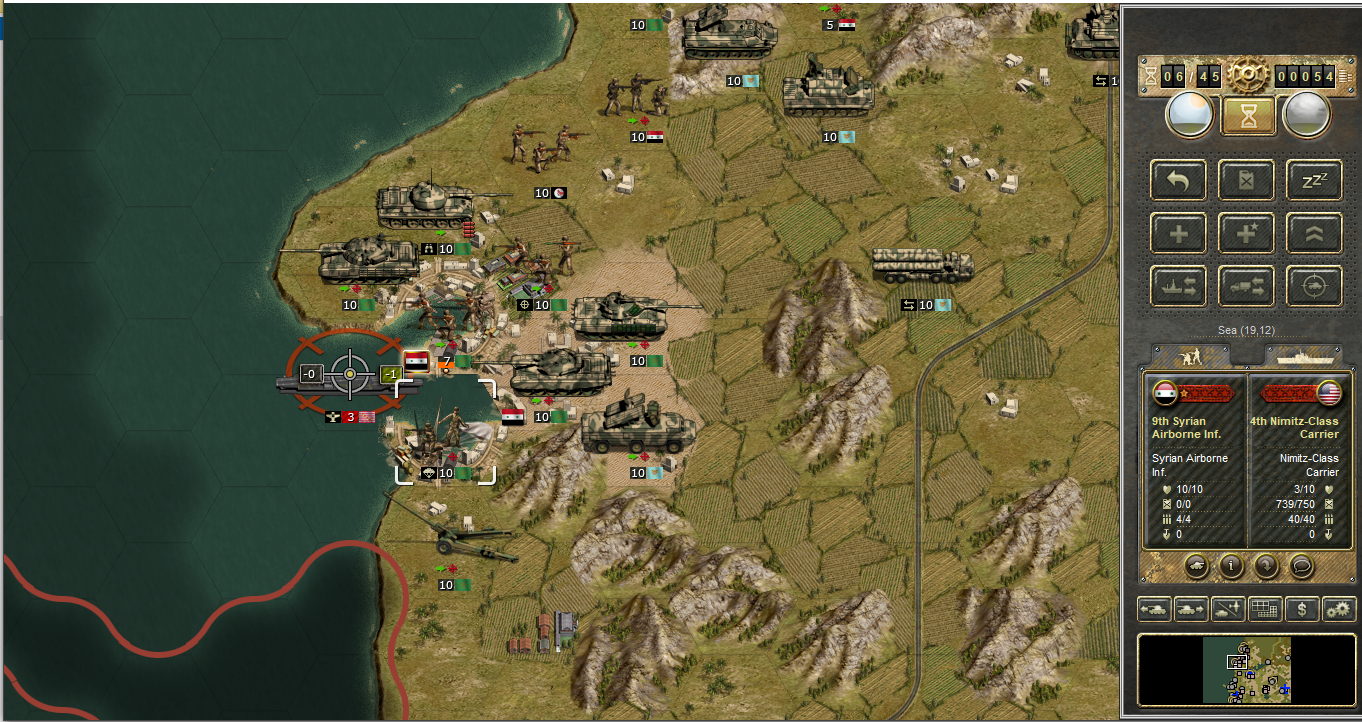Choose elite reinforcements (plus with star)
This screenshot has height=722, width=1362.
click(x=1246, y=234)
